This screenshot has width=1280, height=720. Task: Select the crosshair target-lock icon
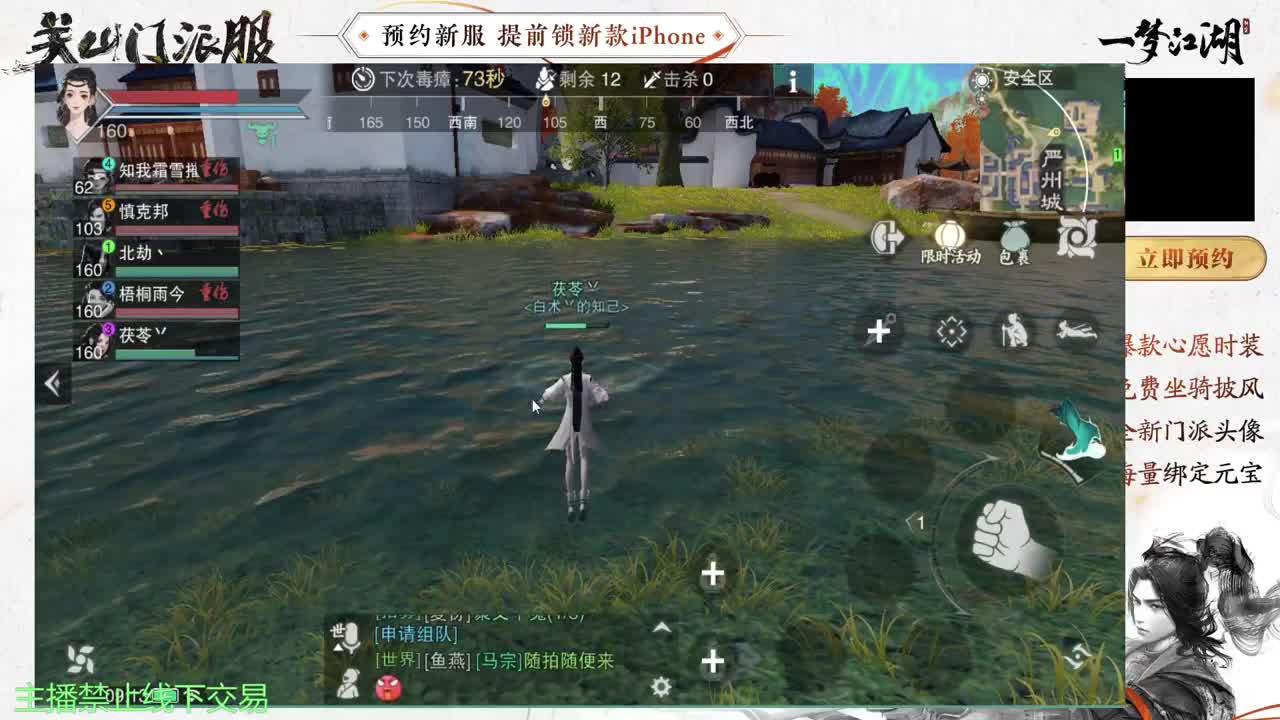952,331
